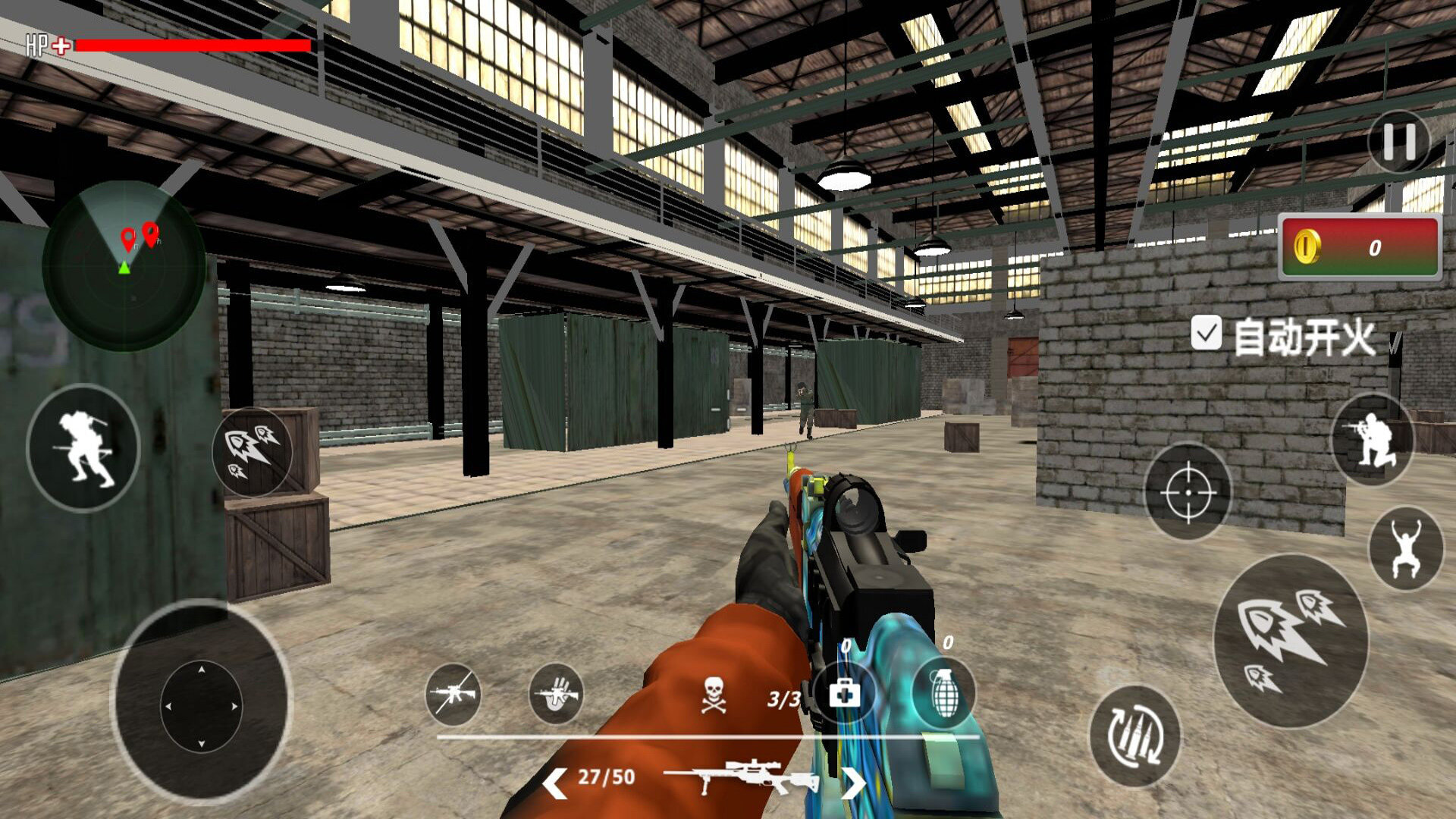Fire using the large bullets button

[1291, 641]
